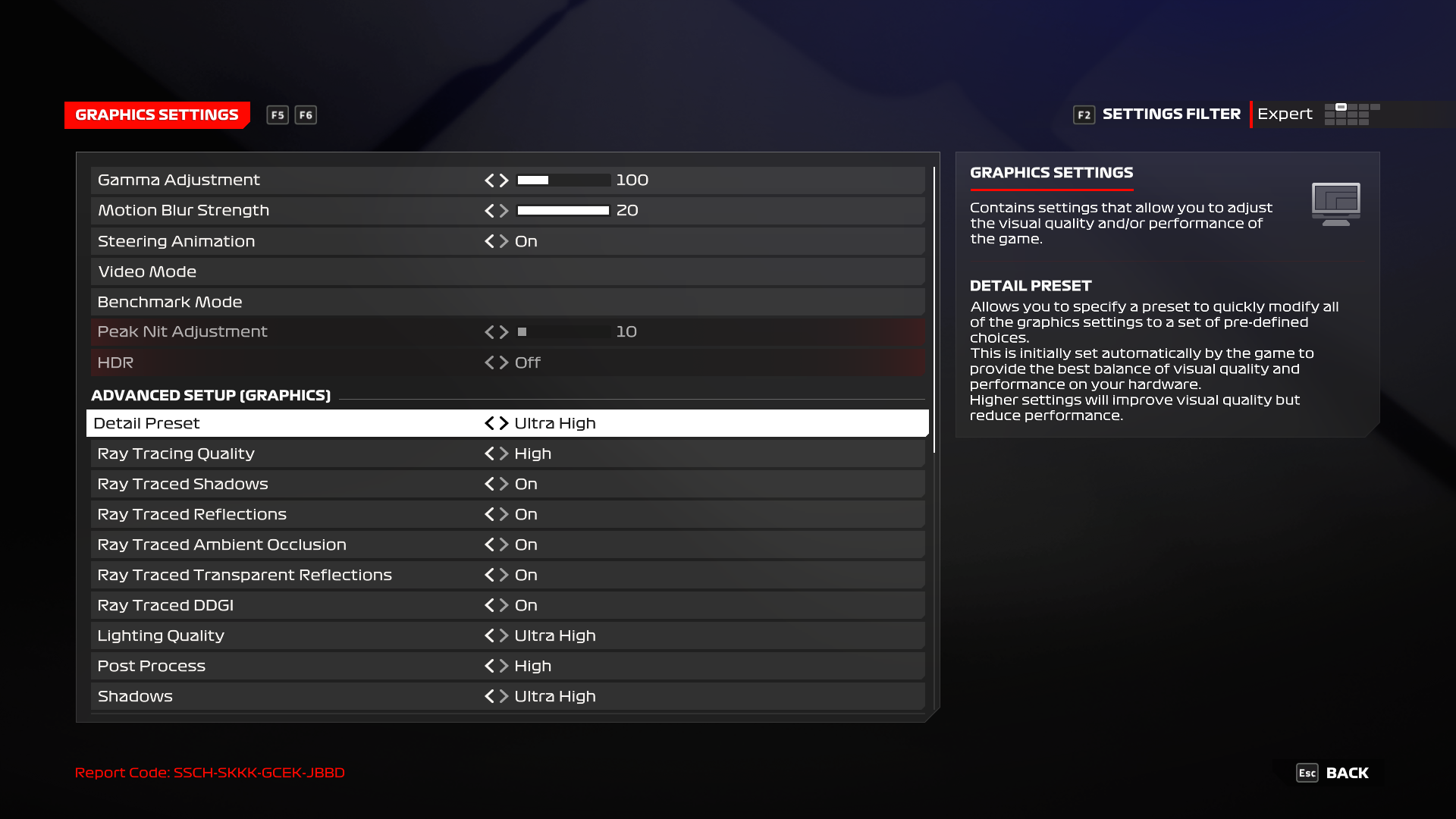Change the Settings Filter from Expert
The image size is (1456, 819).
pos(1285,115)
